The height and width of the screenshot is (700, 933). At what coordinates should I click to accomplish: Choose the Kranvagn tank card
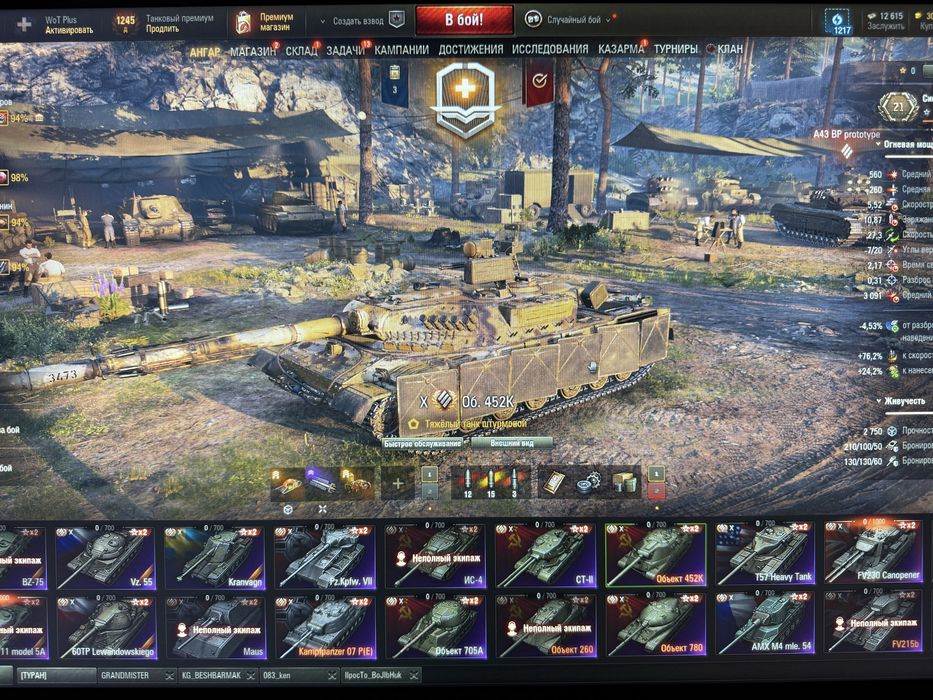point(215,556)
